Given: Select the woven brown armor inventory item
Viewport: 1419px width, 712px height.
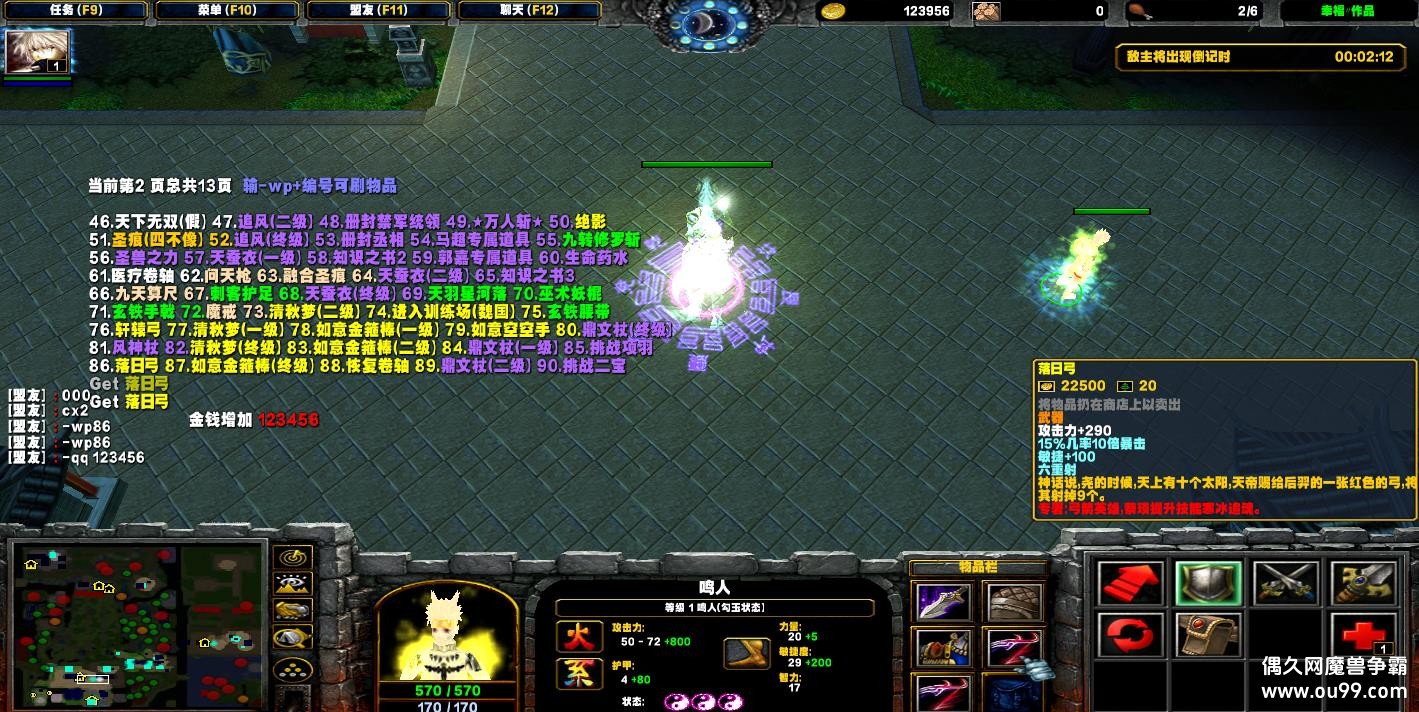Looking at the screenshot, I should 1013,601.
